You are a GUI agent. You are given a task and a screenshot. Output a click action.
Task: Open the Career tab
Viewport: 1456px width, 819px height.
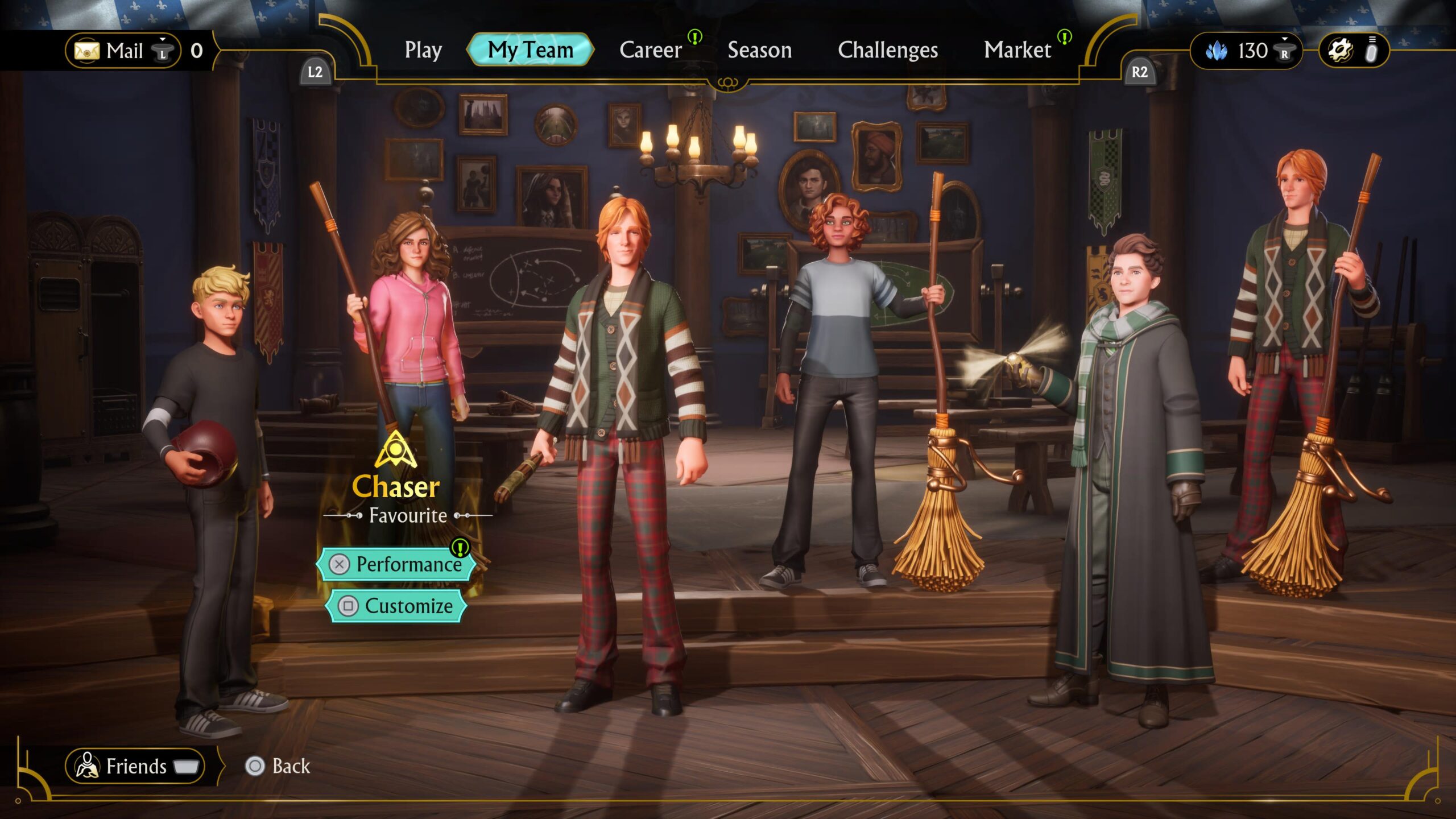click(x=651, y=51)
